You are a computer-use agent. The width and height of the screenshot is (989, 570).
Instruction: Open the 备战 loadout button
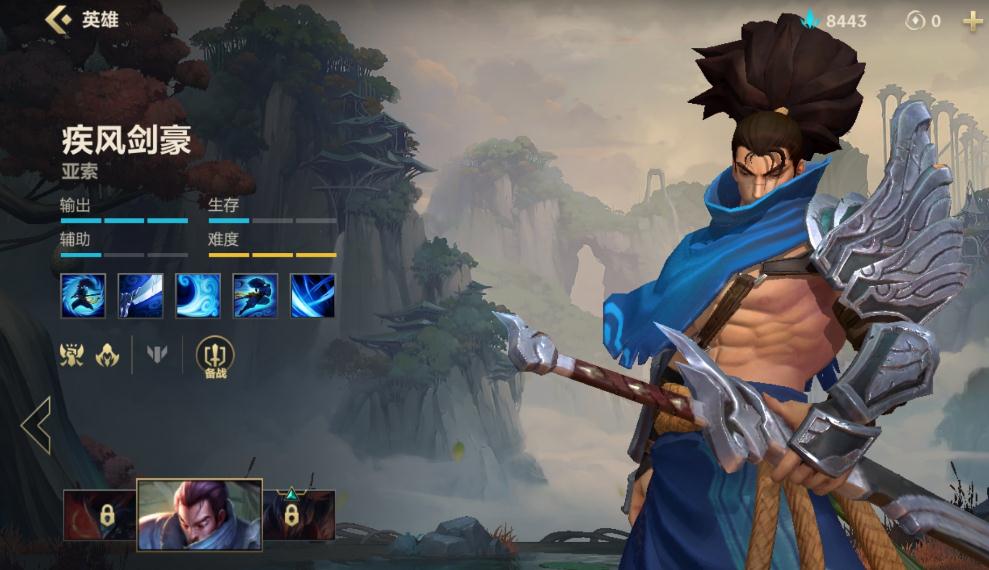pos(215,356)
